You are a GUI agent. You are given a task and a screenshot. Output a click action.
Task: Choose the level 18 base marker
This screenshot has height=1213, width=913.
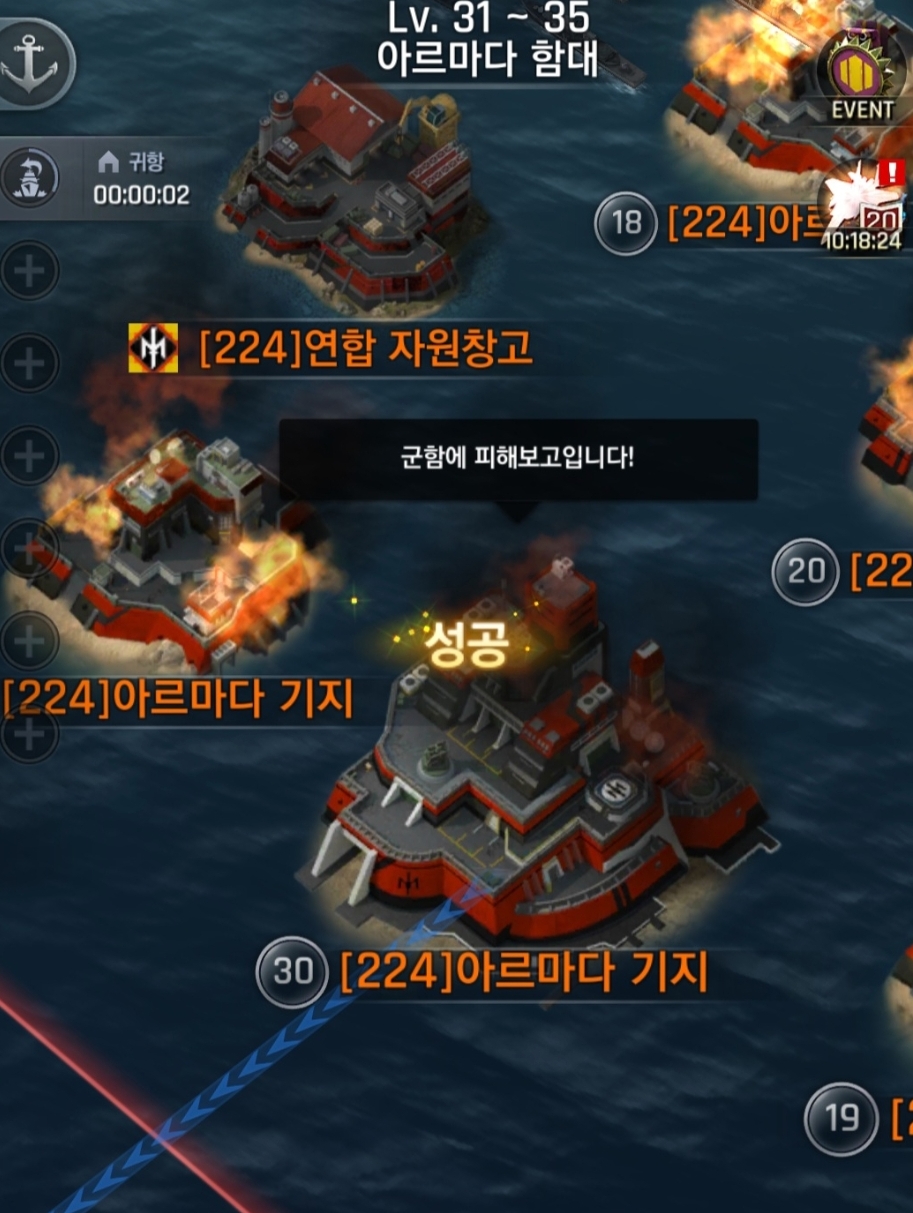pyautogui.click(x=626, y=223)
